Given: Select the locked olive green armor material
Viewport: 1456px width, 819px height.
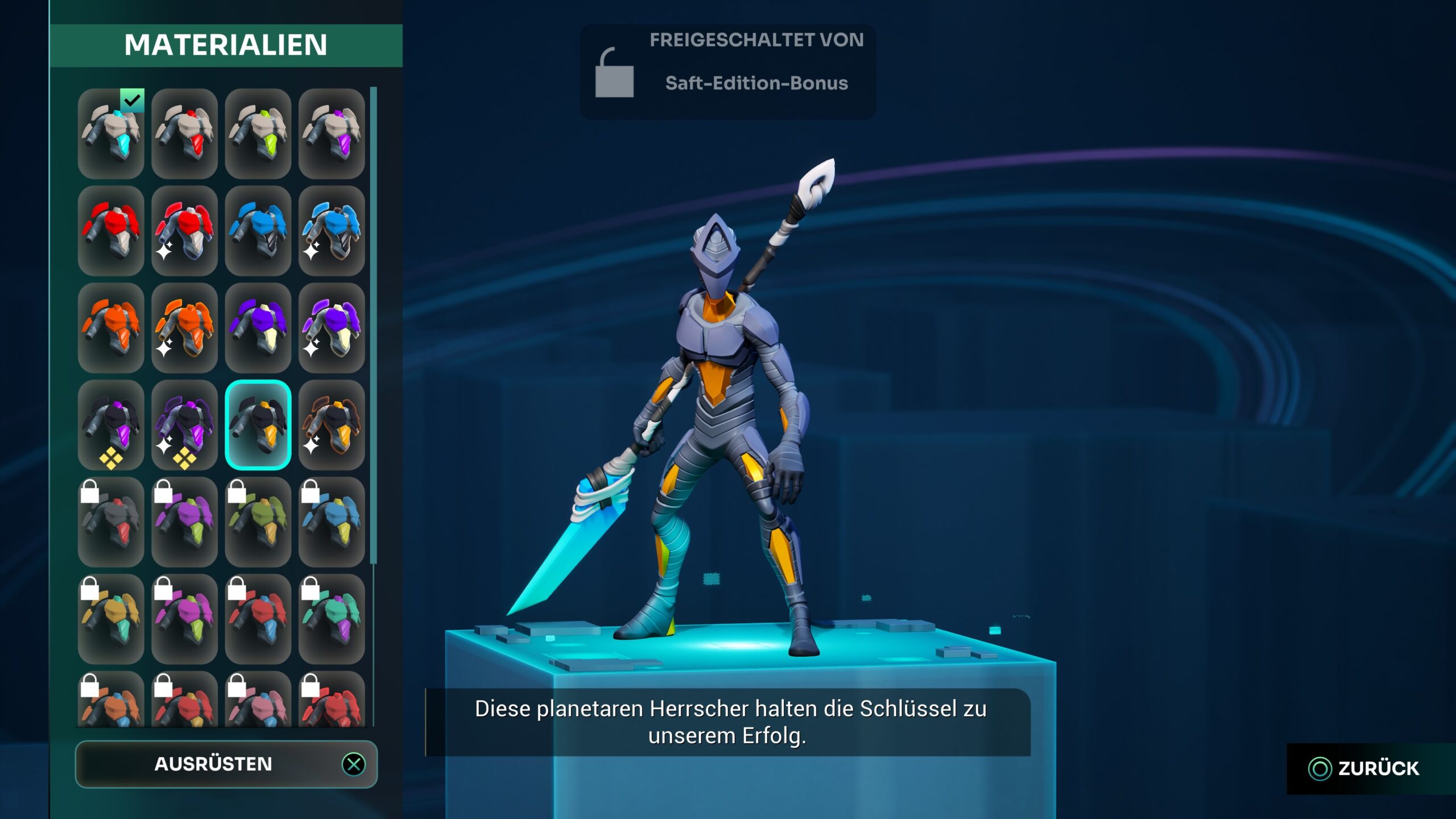Looking at the screenshot, I should coord(258,522).
